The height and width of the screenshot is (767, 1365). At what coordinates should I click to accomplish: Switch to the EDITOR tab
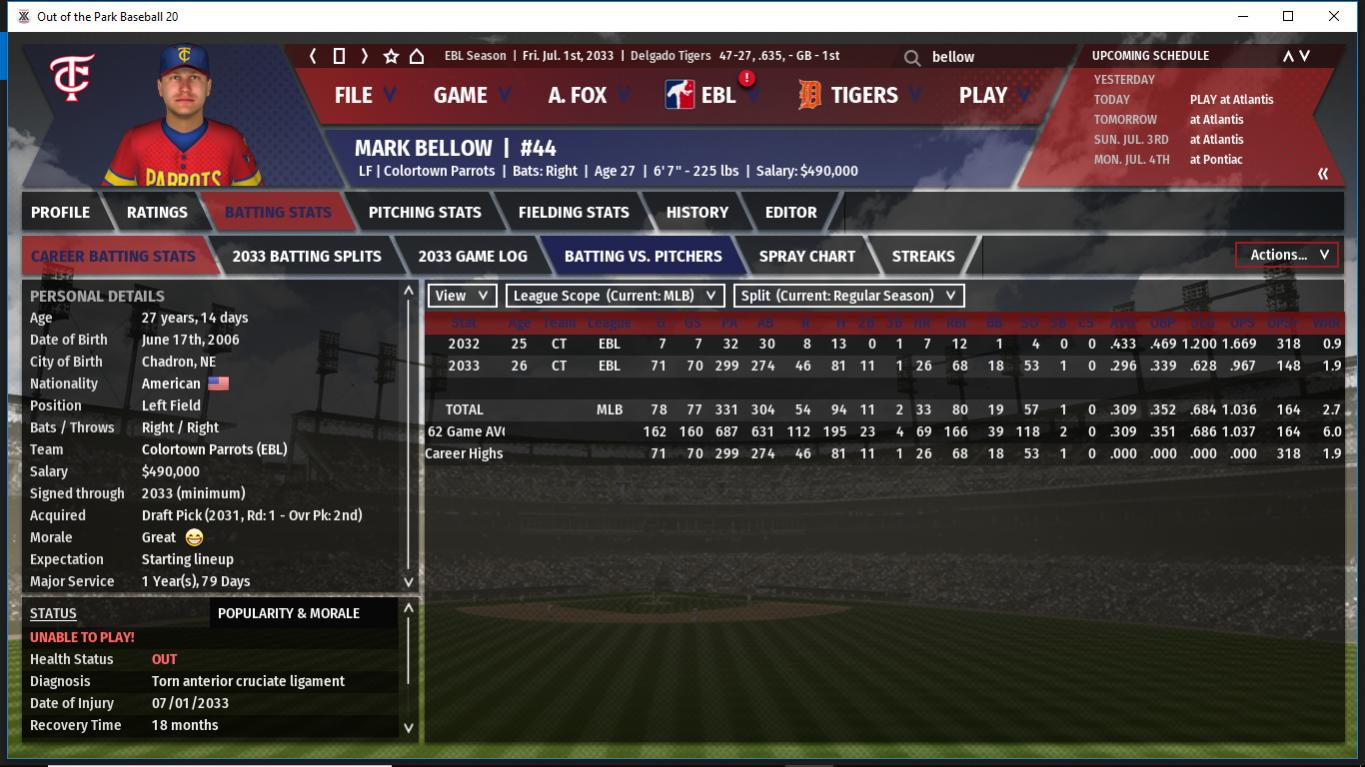[790, 212]
